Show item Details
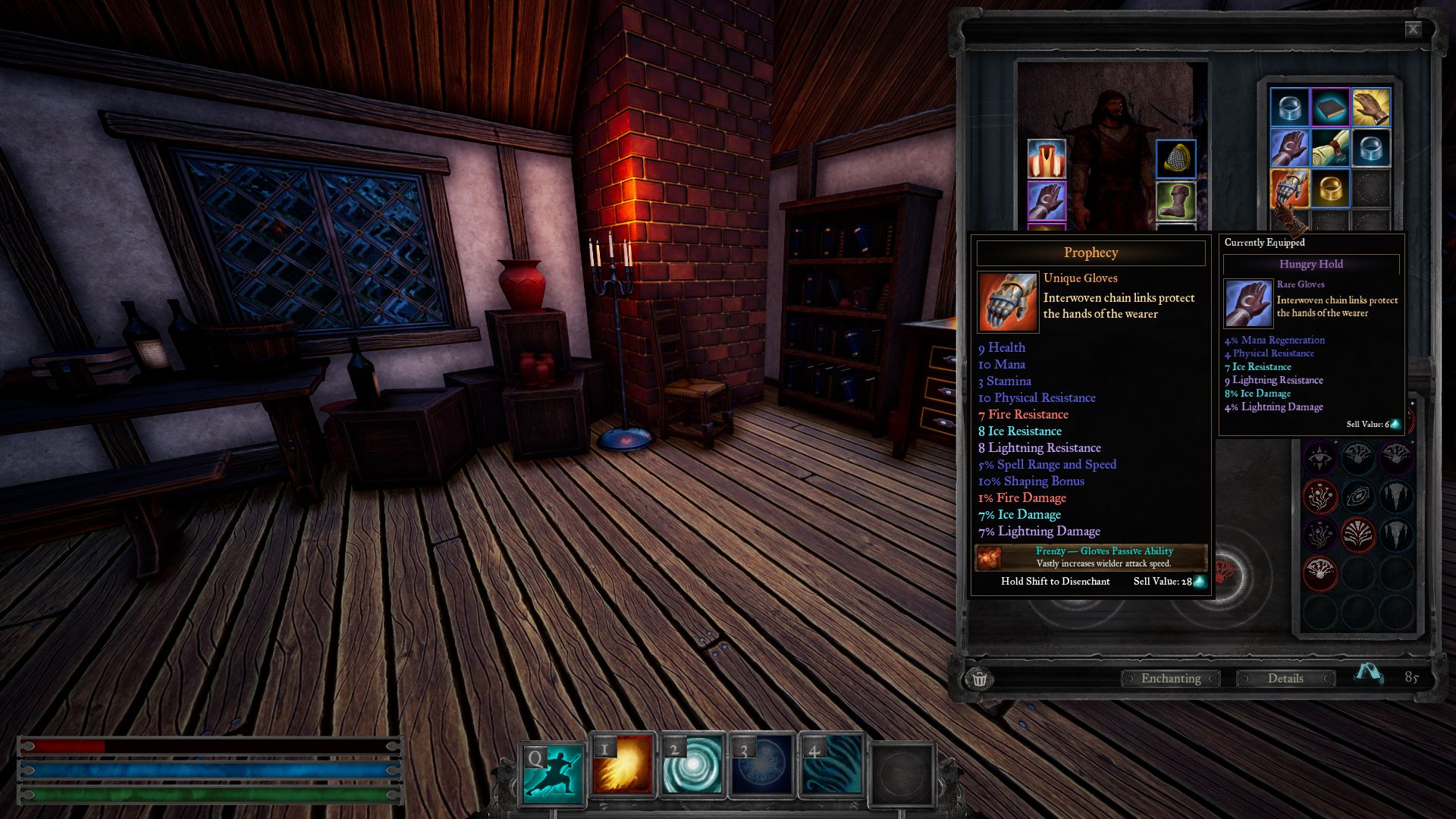 (x=1285, y=678)
